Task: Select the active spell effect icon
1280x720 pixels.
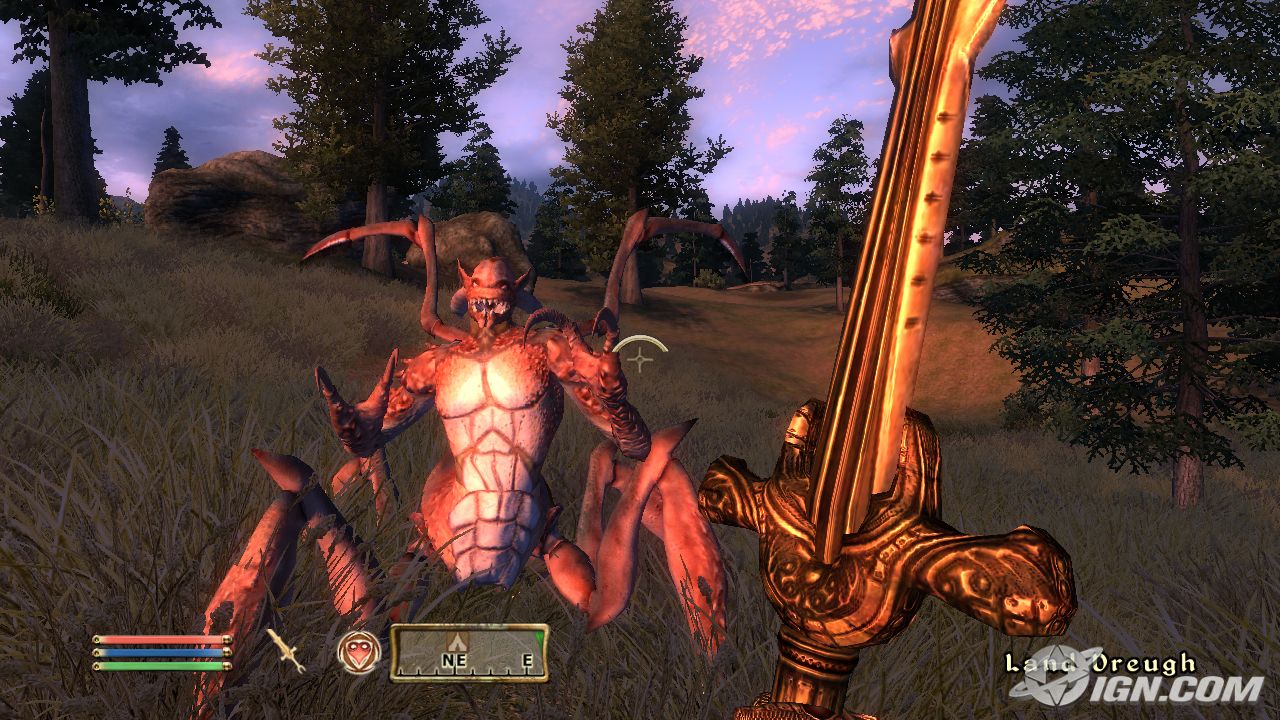Action: tap(358, 652)
